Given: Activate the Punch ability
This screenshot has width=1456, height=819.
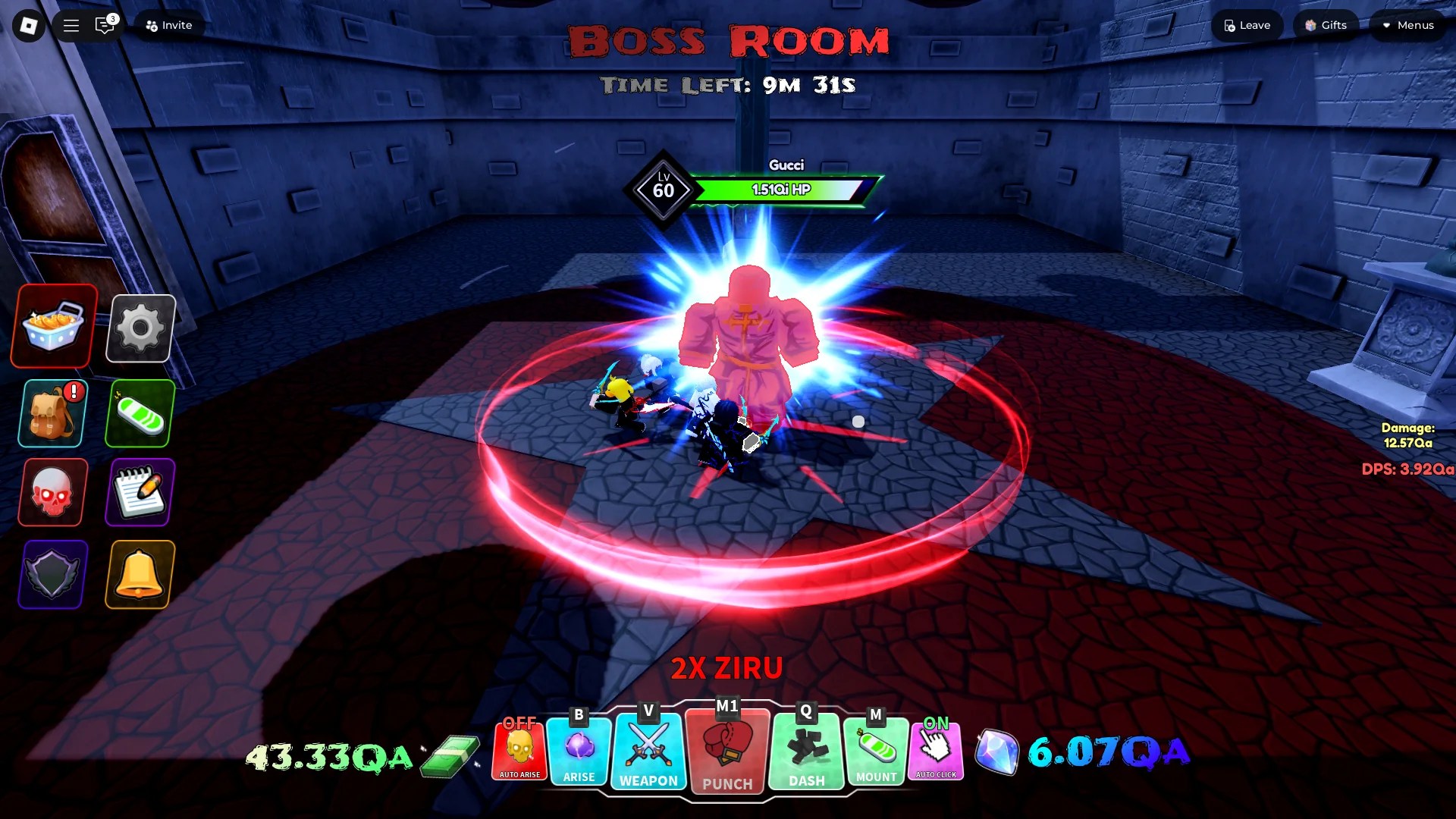Looking at the screenshot, I should (x=726, y=752).
